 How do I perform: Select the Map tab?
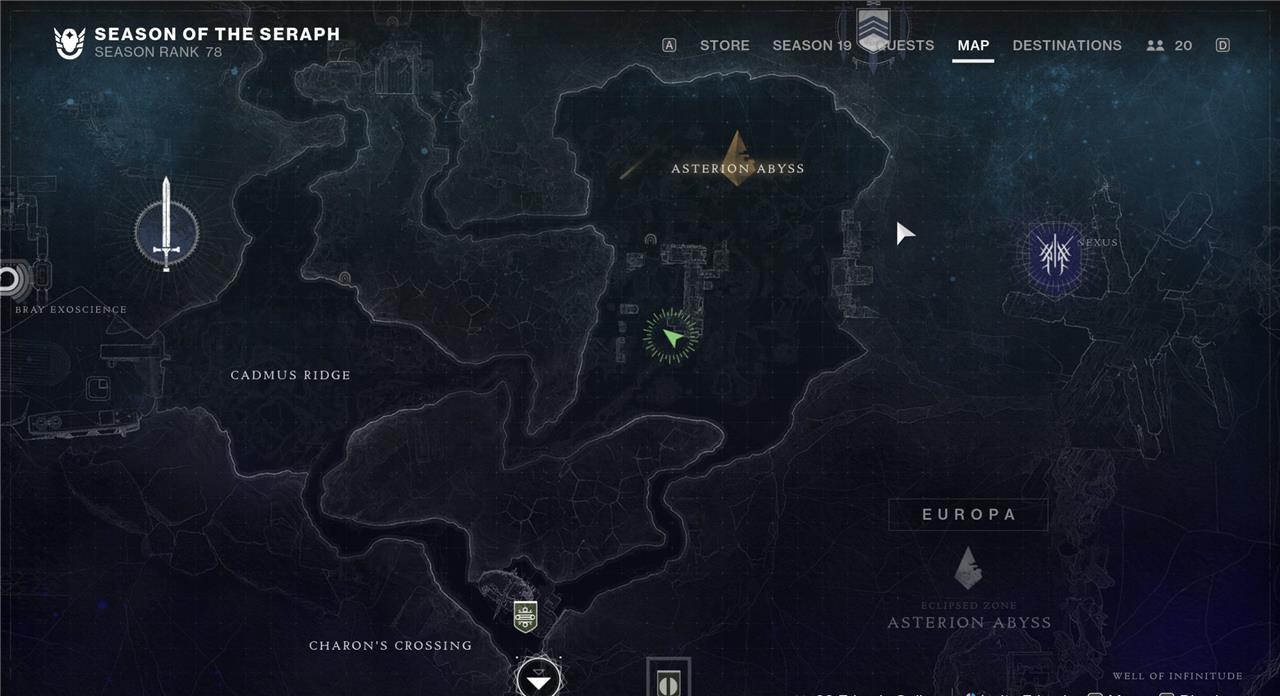(973, 45)
